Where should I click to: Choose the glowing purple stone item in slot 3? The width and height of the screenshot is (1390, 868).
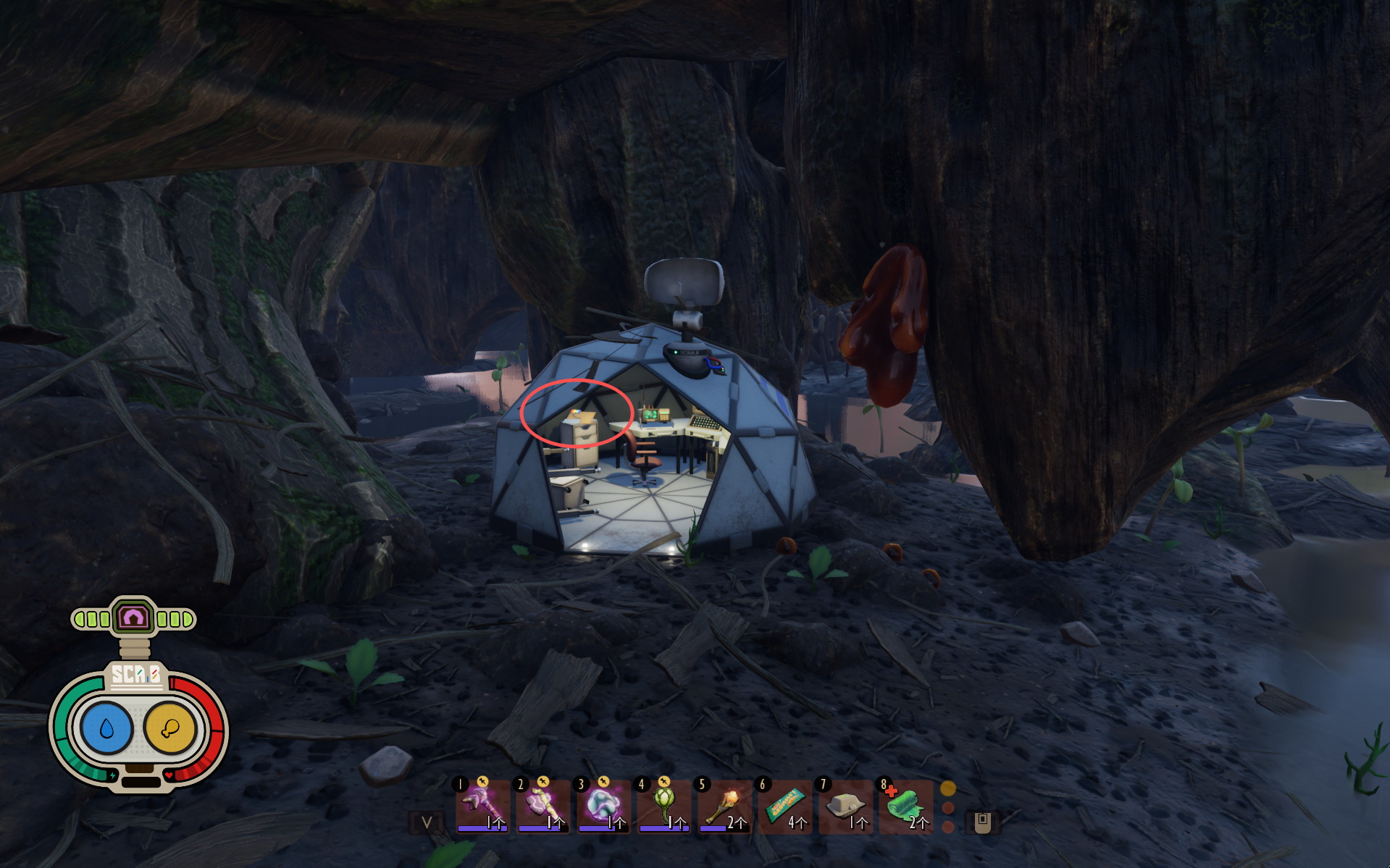point(602,805)
